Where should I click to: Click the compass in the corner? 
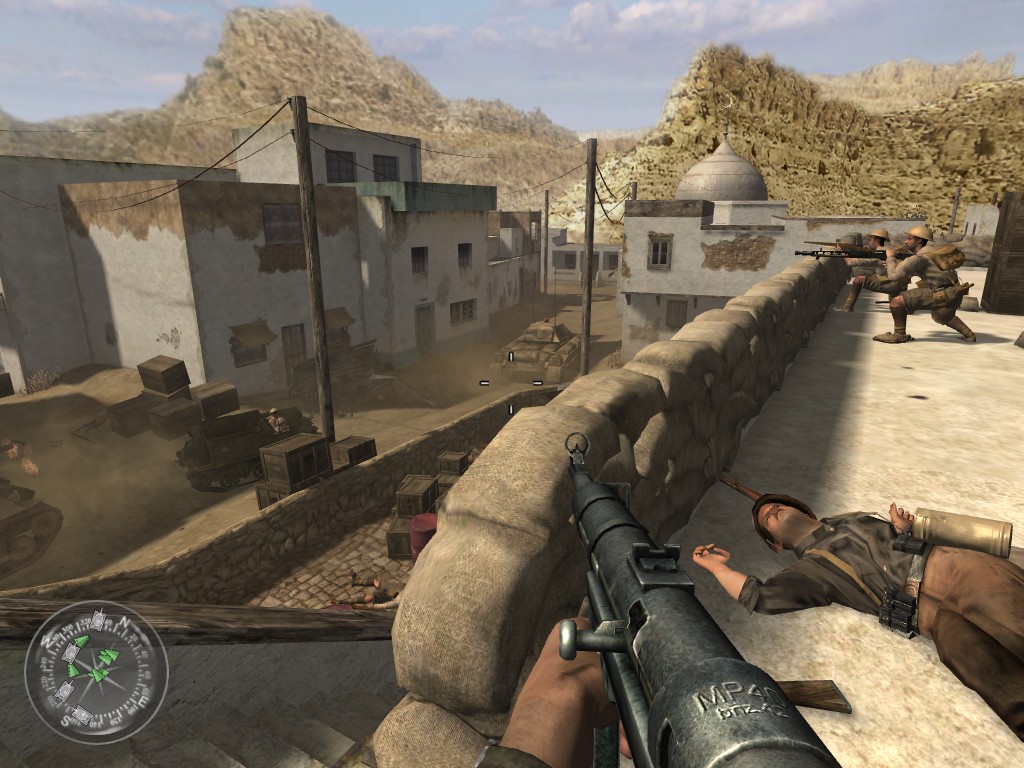pos(96,671)
